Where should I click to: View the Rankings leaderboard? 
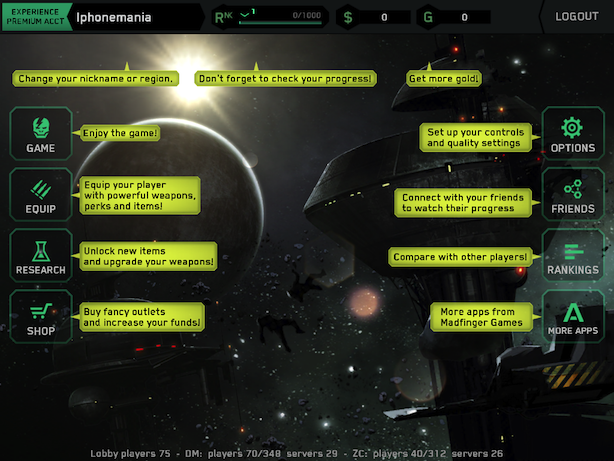pos(572,256)
